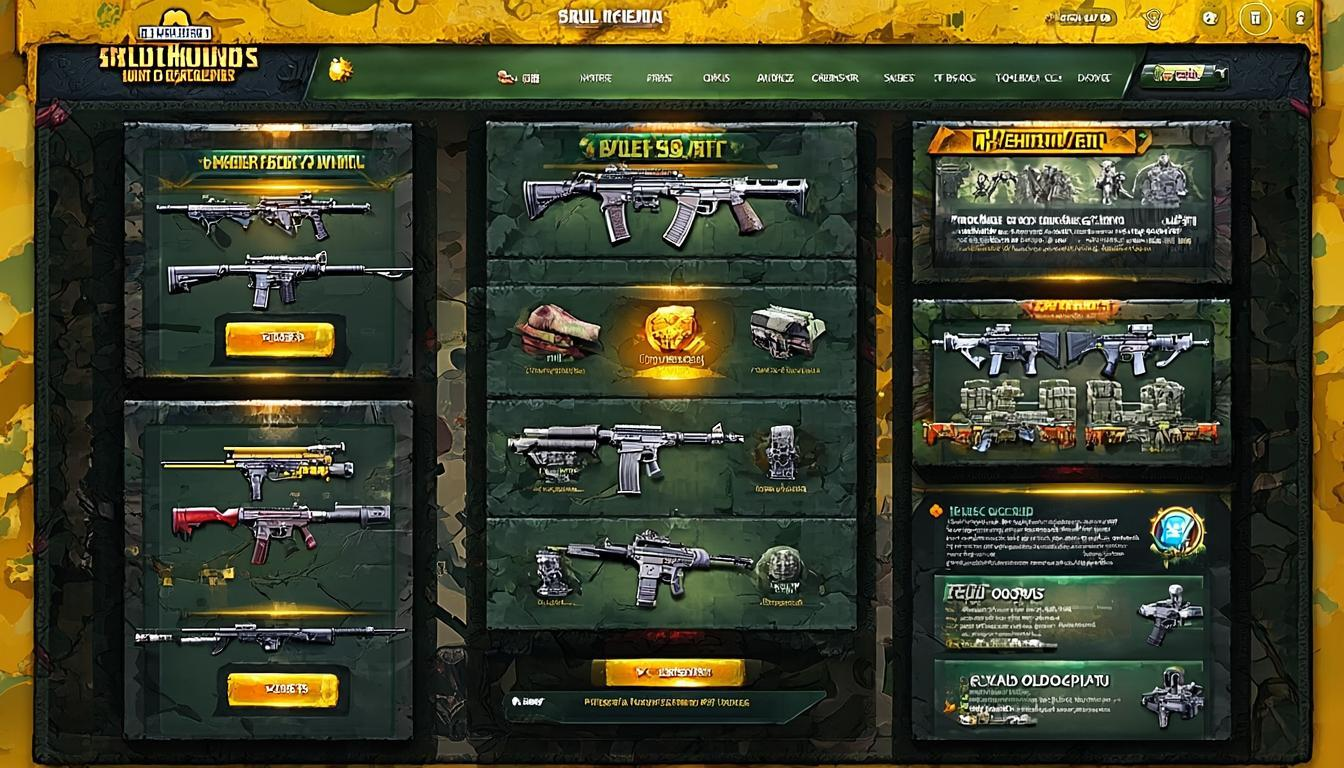Click the yellow button below the center weapon list
This screenshot has height=768, width=1344.
[x=668, y=672]
